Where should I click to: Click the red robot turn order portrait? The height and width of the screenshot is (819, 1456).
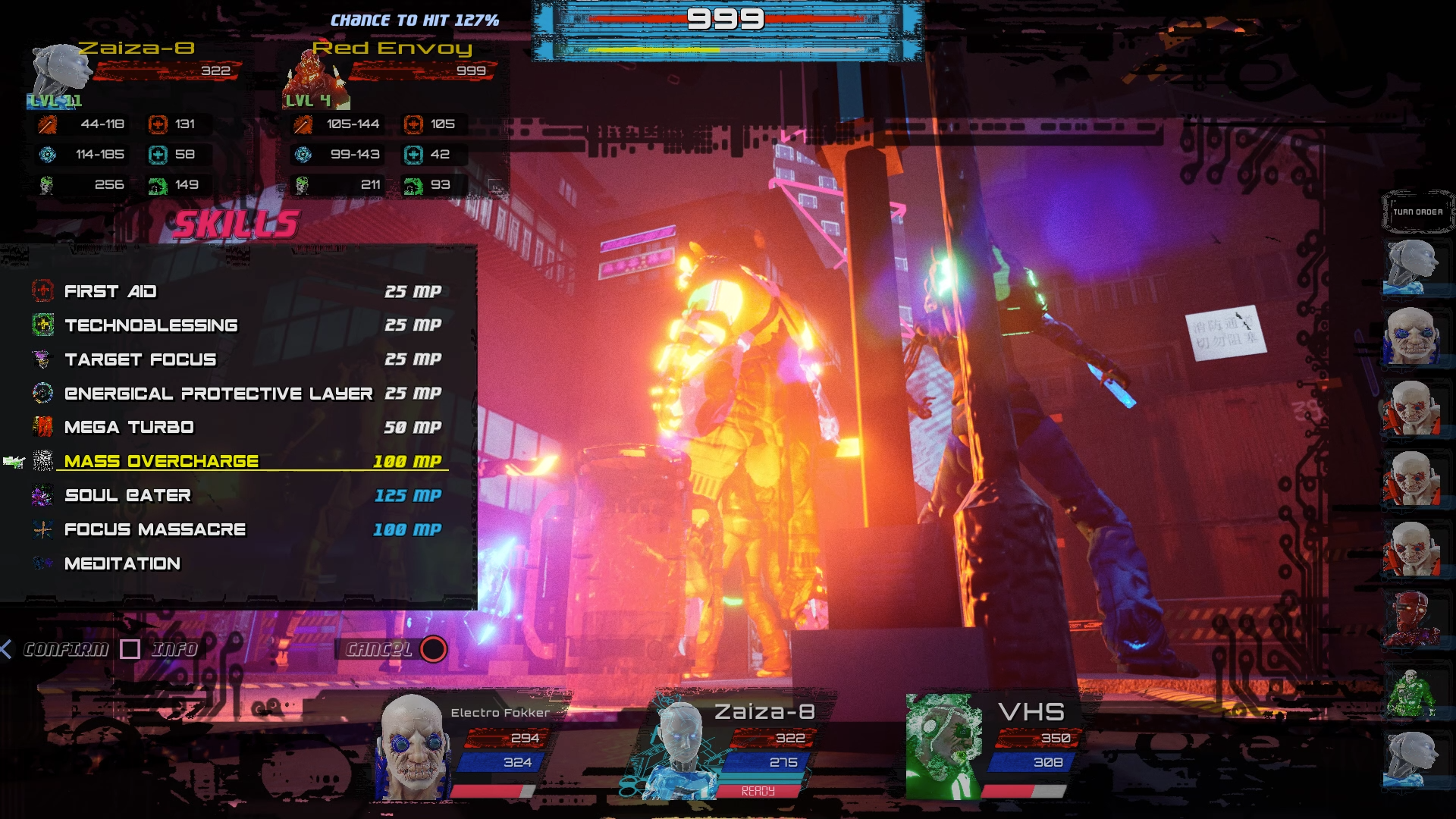(x=1412, y=620)
